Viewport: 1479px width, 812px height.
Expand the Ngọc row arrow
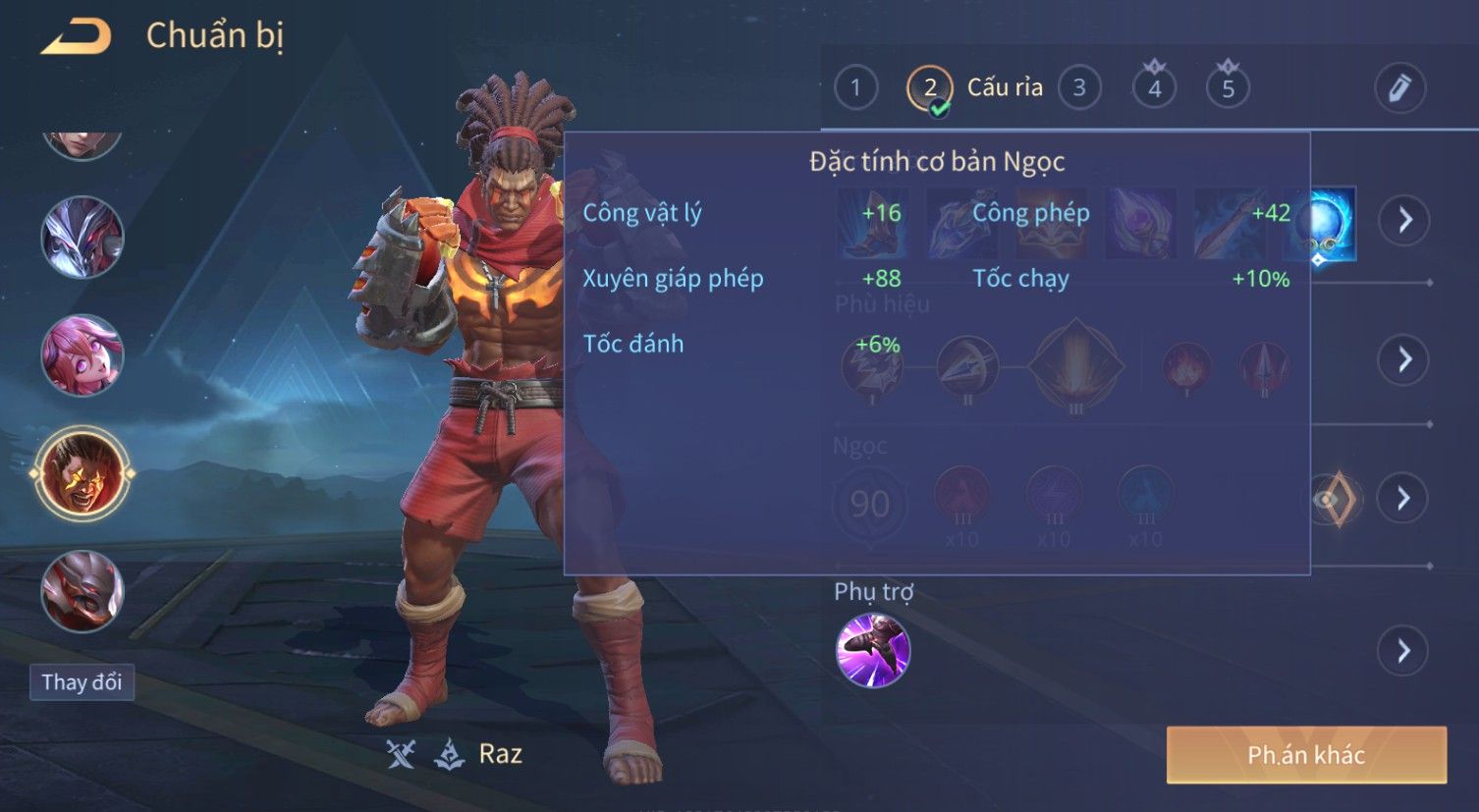(1404, 499)
